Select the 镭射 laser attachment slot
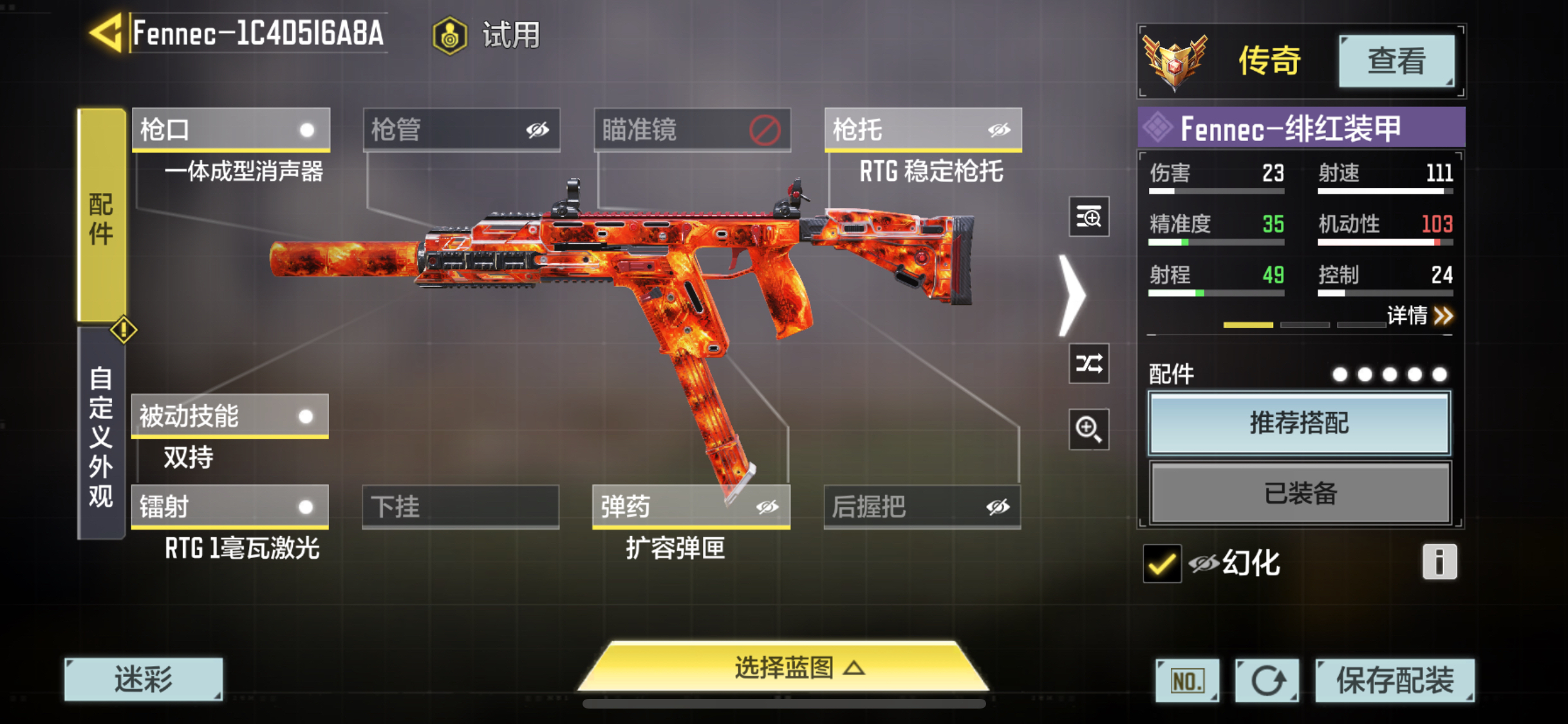This screenshot has width=1568, height=724. click(x=230, y=506)
